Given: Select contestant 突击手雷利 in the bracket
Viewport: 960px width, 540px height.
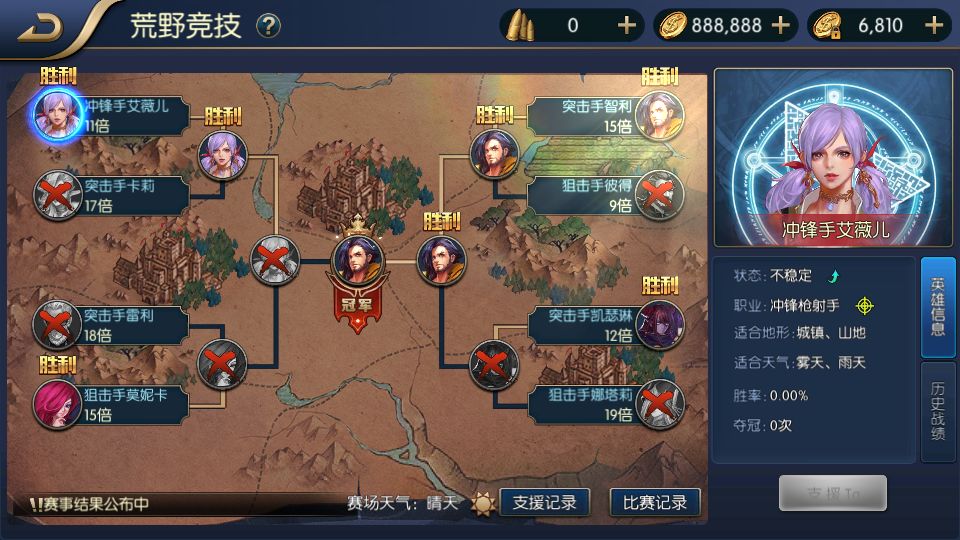Looking at the screenshot, I should pyautogui.click(x=56, y=324).
